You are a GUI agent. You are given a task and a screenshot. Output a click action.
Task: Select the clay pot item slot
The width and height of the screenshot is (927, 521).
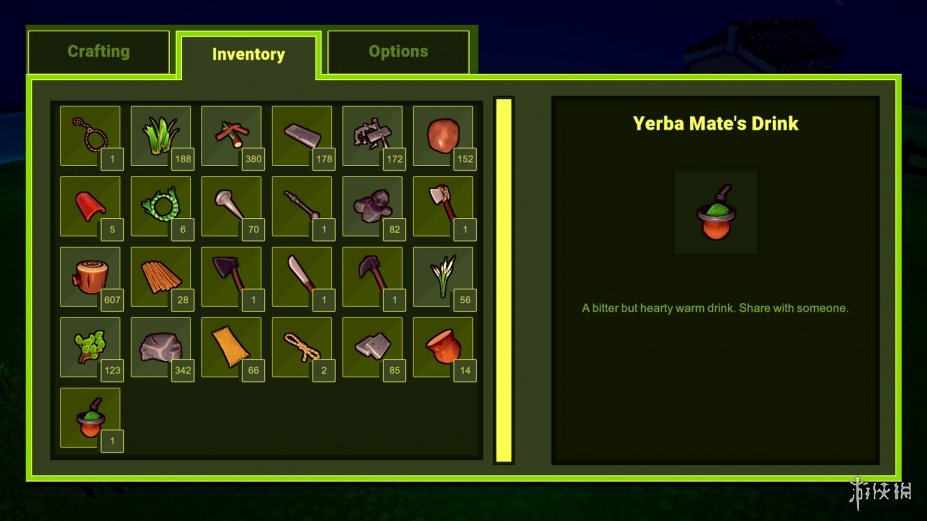coord(443,347)
